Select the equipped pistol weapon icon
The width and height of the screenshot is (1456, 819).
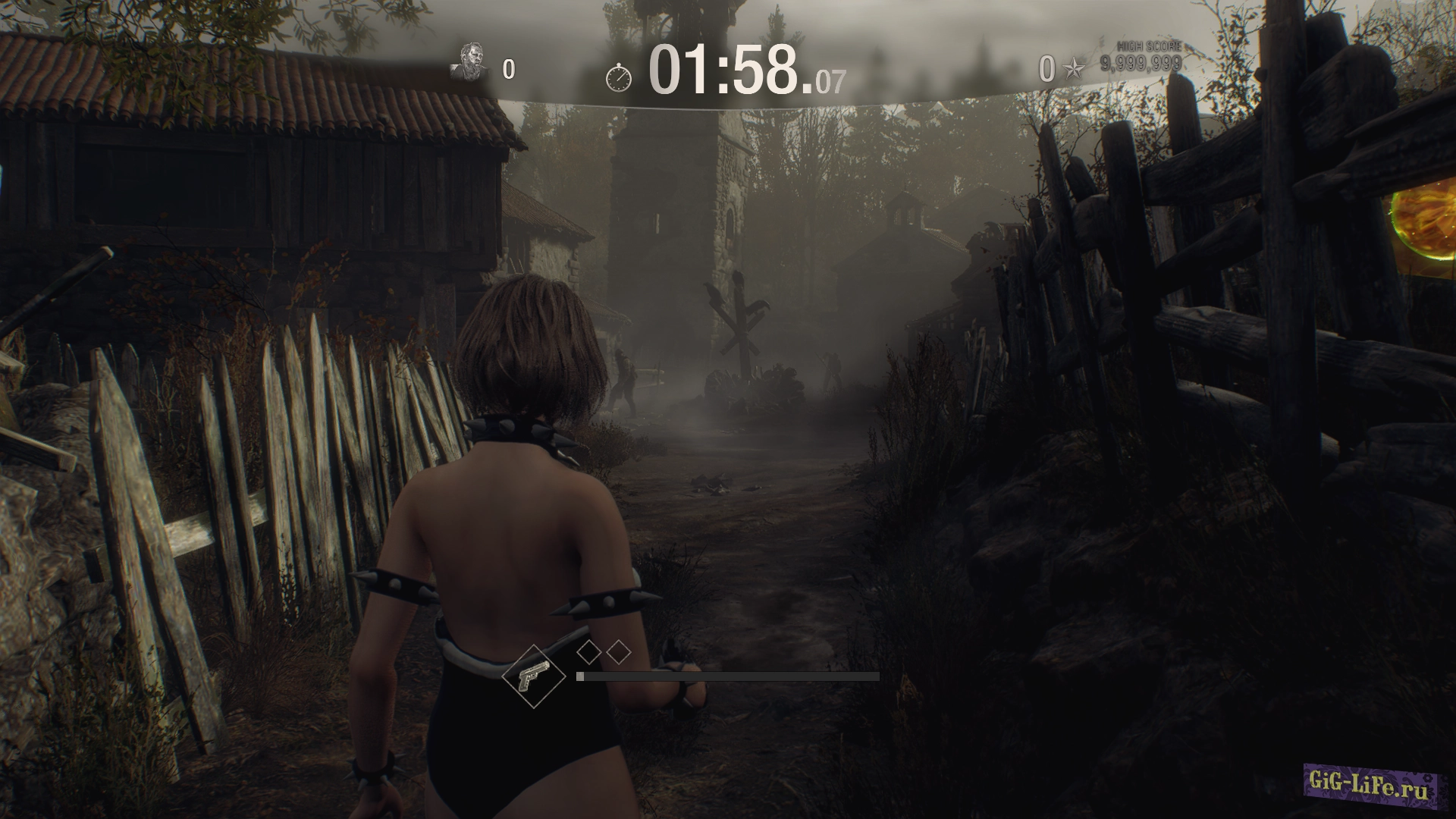pos(534,676)
